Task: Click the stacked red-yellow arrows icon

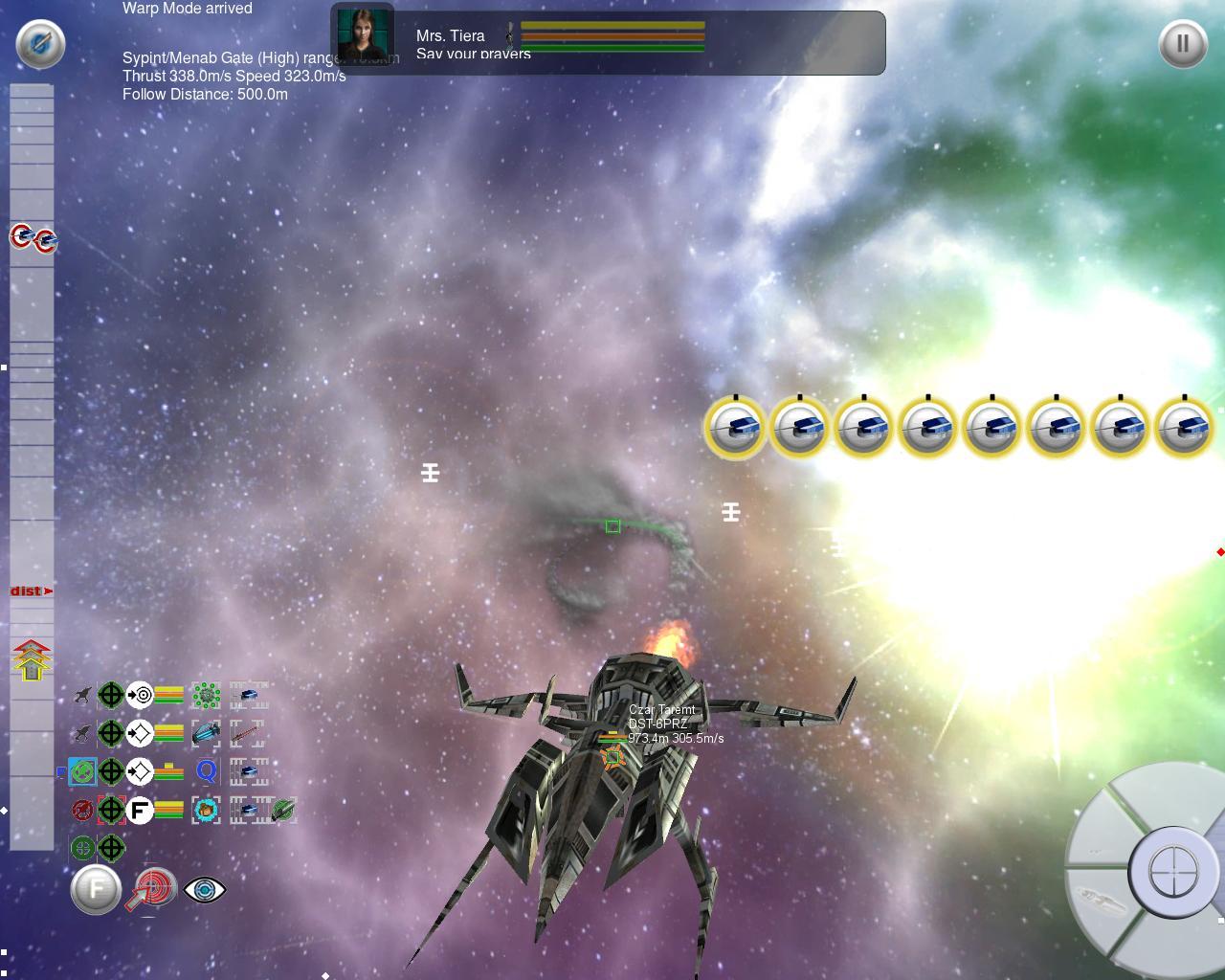Action: tap(32, 660)
